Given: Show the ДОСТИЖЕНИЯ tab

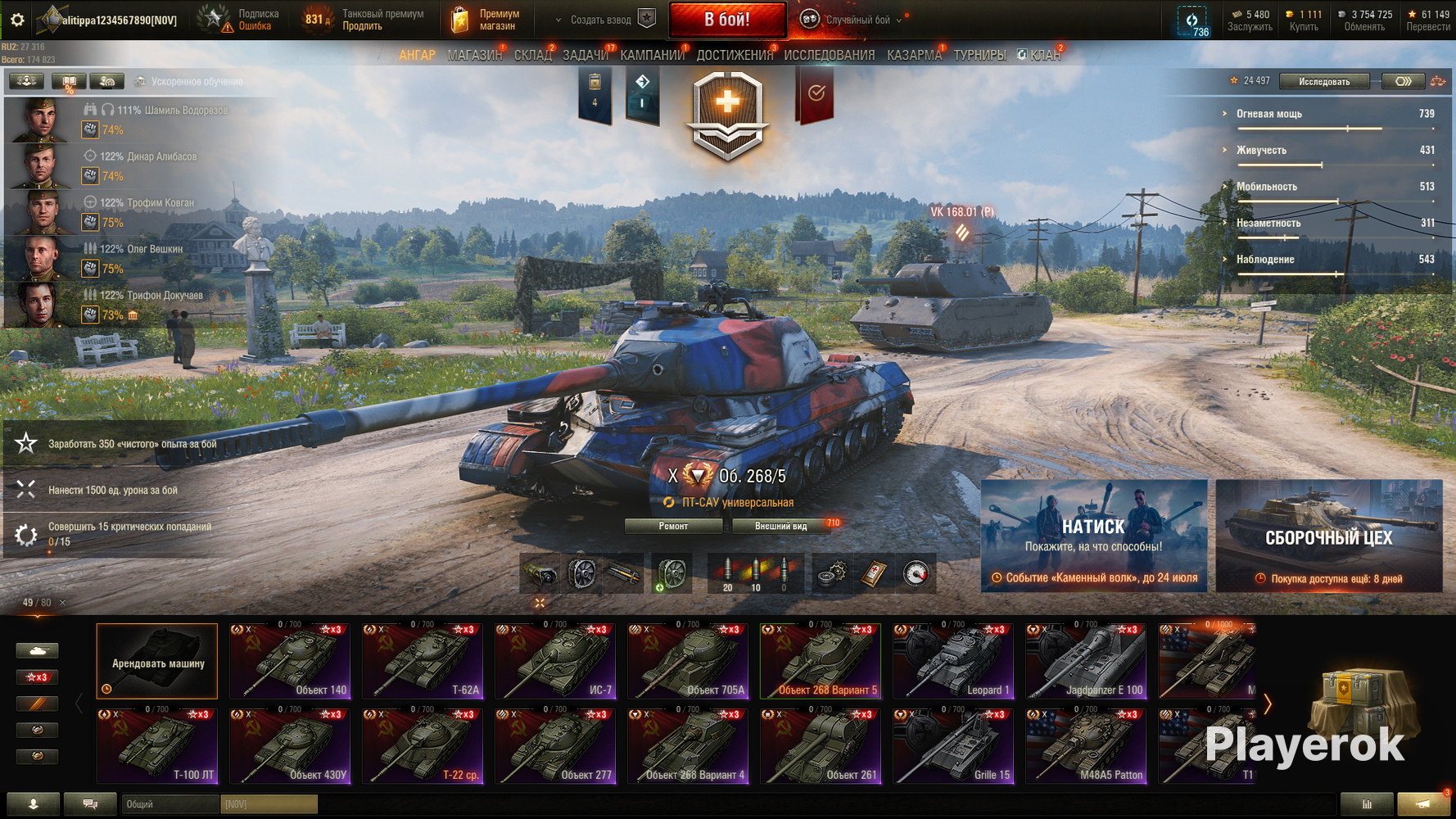Looking at the screenshot, I should coord(735,55).
